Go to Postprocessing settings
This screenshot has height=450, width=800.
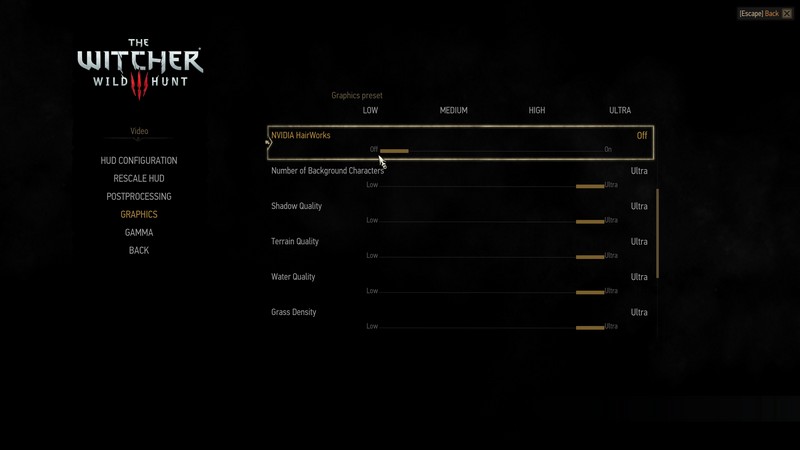point(139,196)
